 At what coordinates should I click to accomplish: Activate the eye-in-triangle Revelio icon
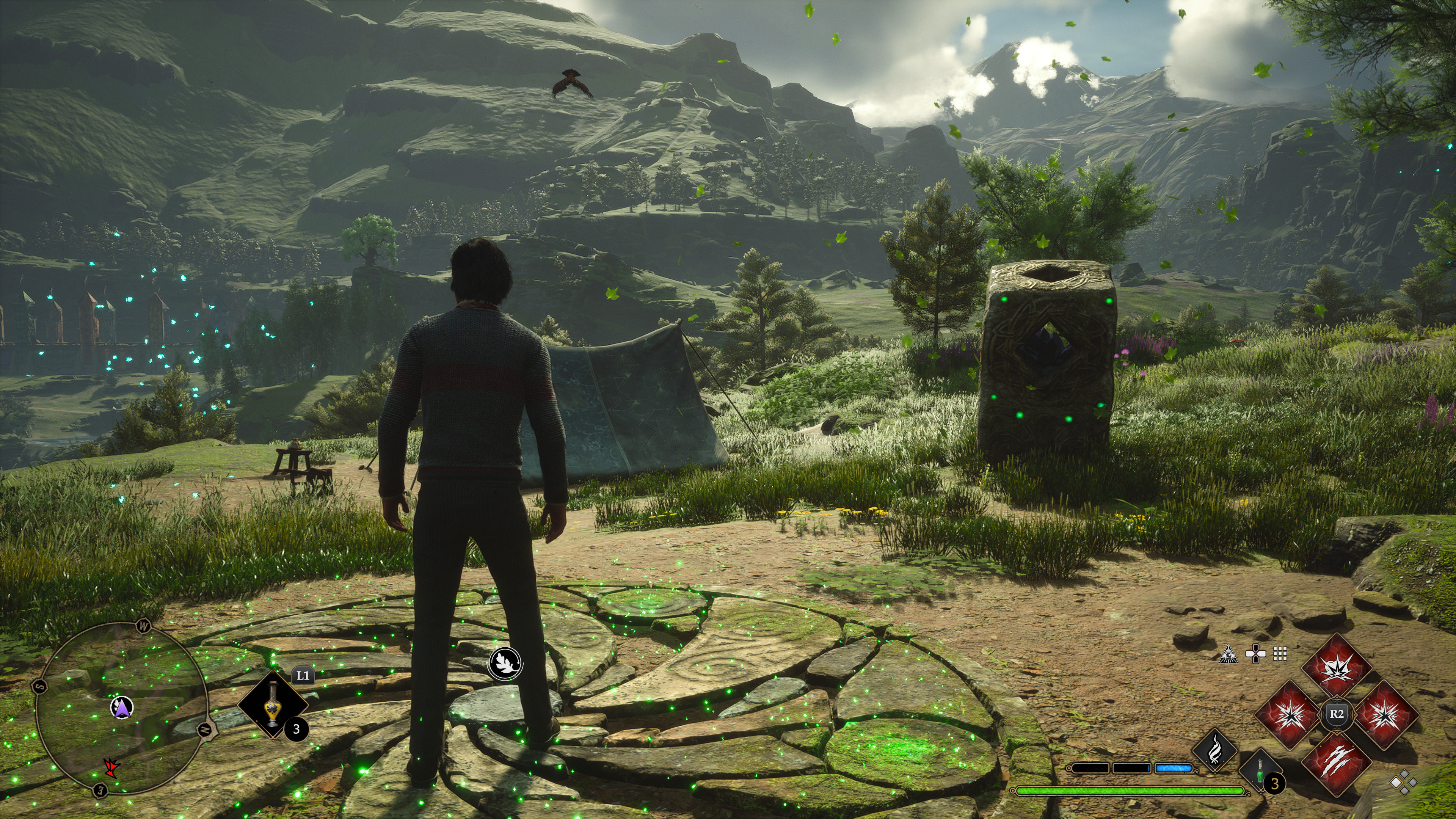click(x=1229, y=654)
